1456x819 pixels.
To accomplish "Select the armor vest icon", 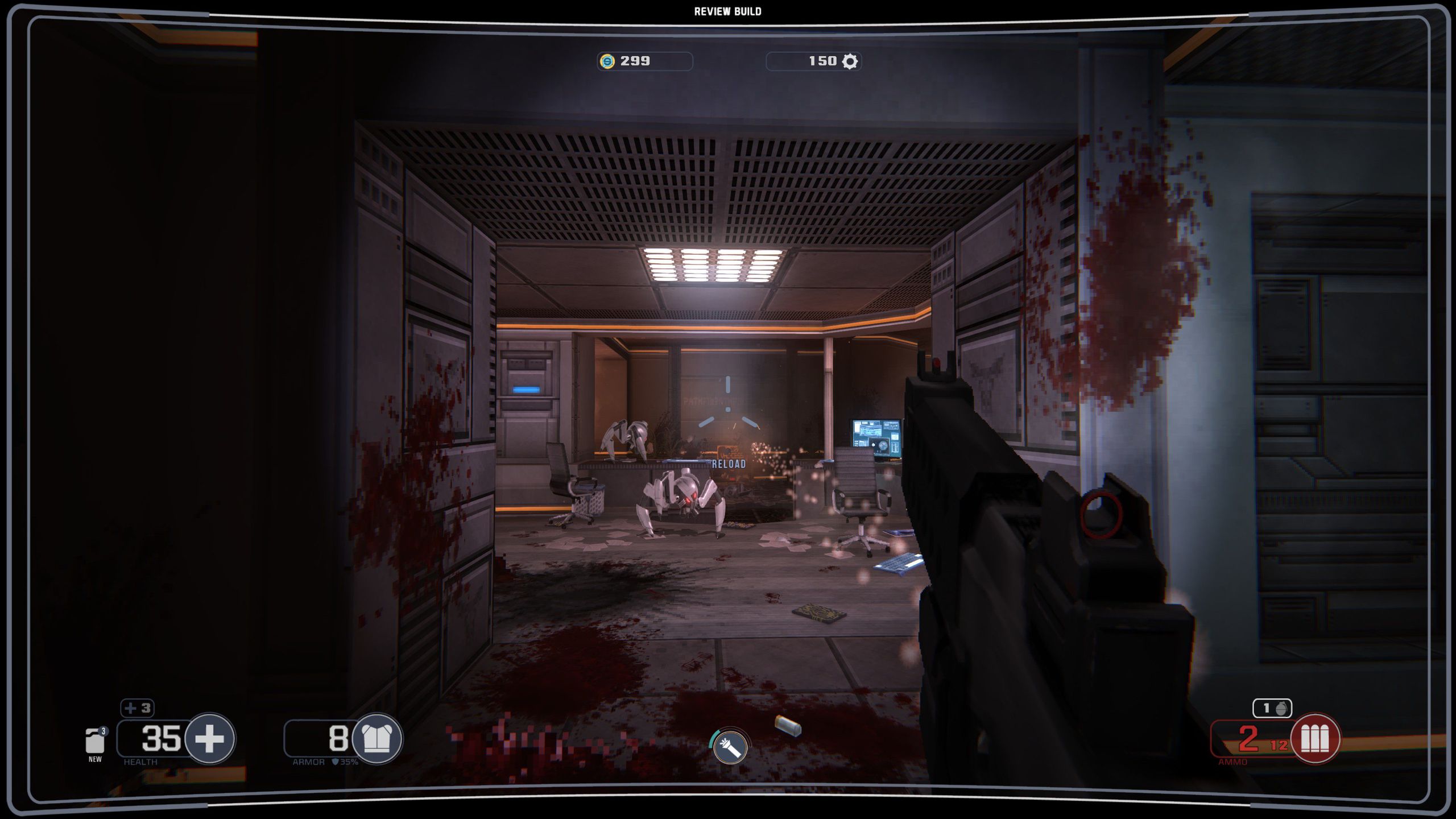I will (377, 739).
